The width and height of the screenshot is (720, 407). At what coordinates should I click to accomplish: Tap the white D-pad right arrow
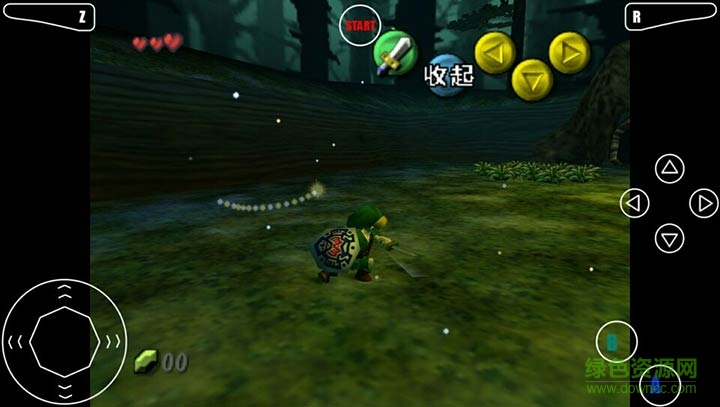[x=704, y=203]
